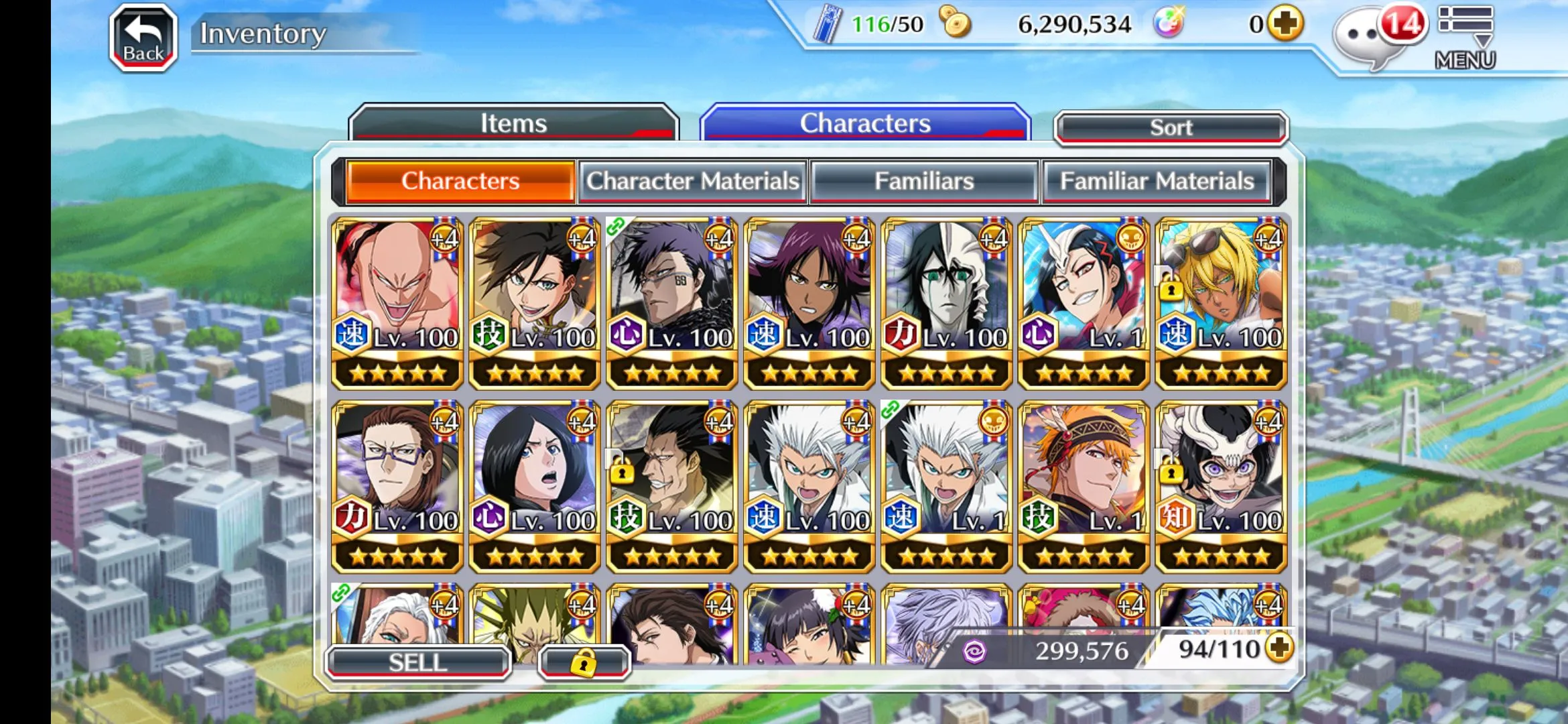The height and width of the screenshot is (724, 1568).
Task: Choose the purple-haired dark-skinned woman card
Action: [809, 303]
